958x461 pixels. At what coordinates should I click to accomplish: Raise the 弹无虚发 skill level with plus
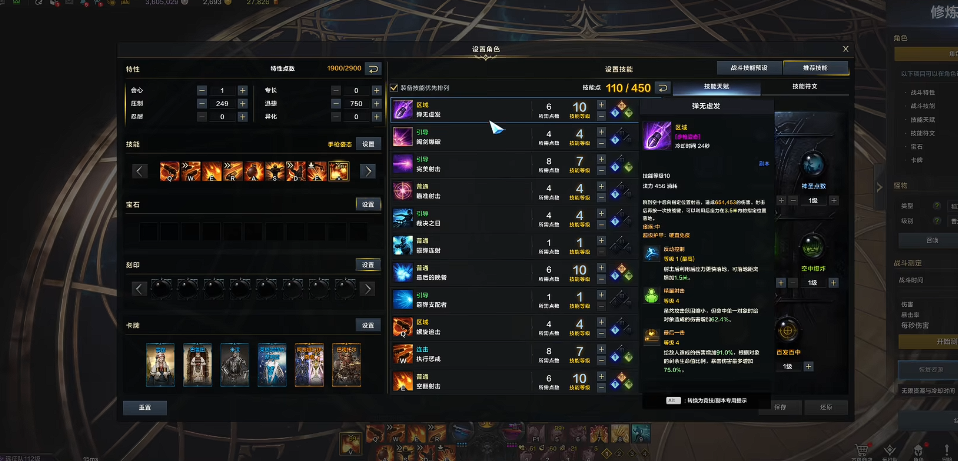coord(601,103)
